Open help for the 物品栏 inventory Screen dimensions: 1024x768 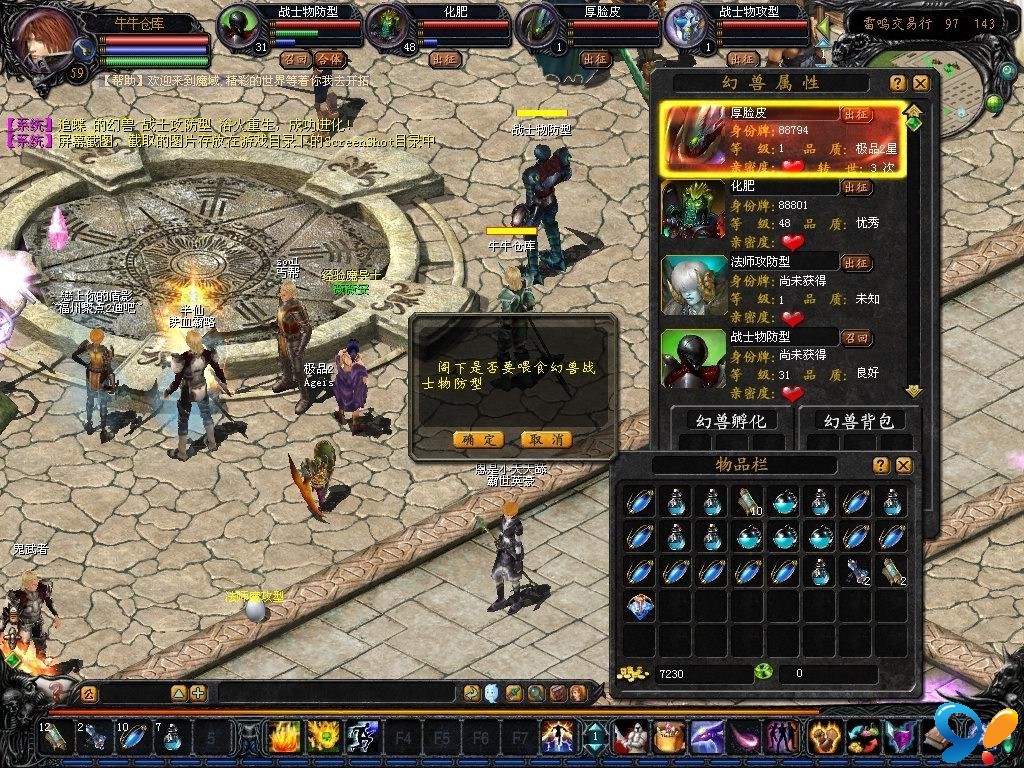(881, 465)
